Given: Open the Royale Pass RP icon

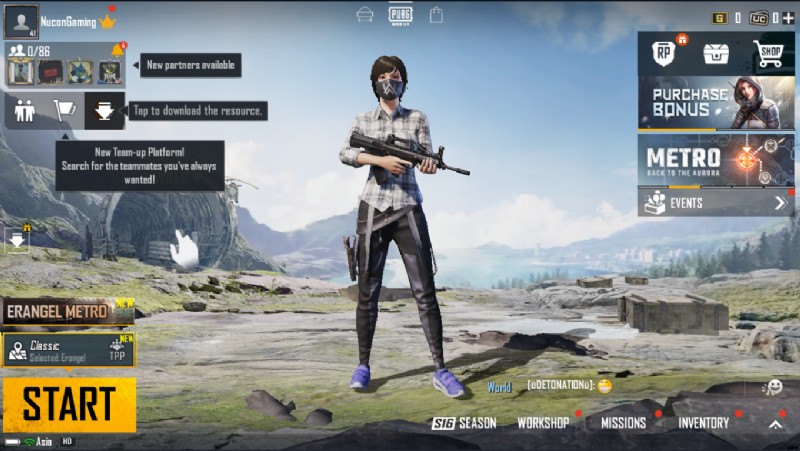Looking at the screenshot, I should tap(663, 53).
